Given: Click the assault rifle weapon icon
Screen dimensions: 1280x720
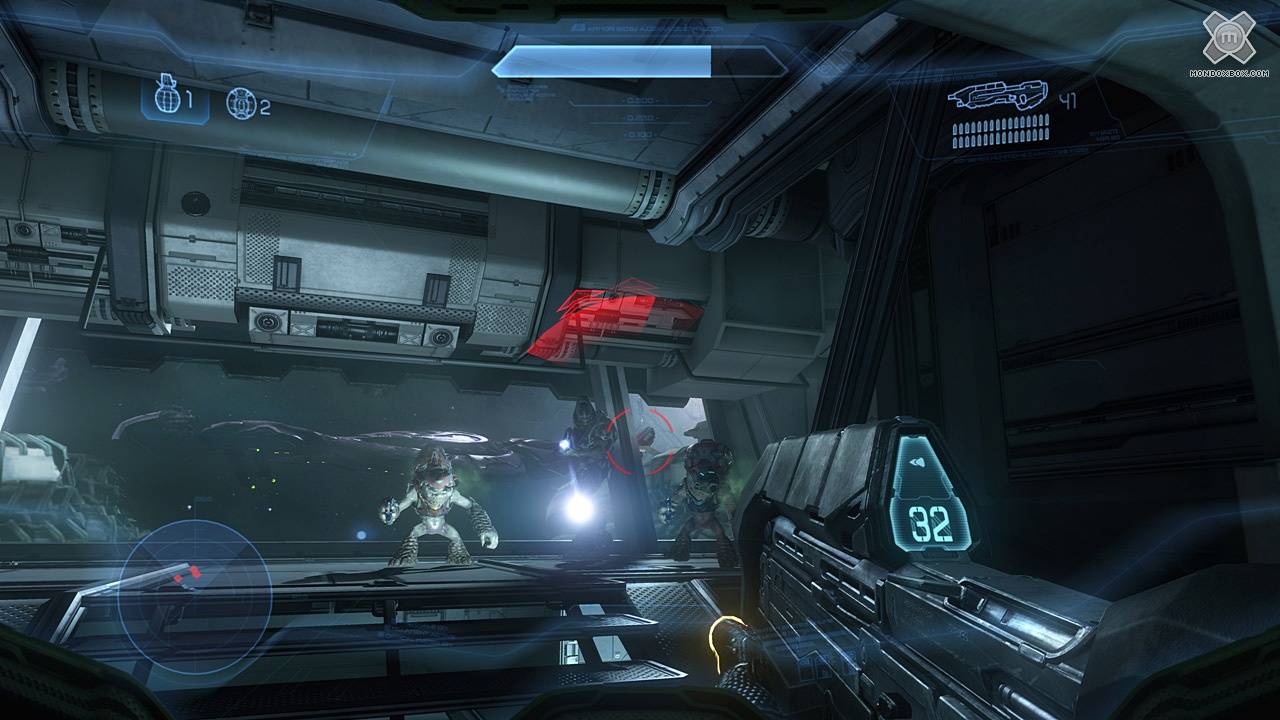Looking at the screenshot, I should [x=997, y=96].
